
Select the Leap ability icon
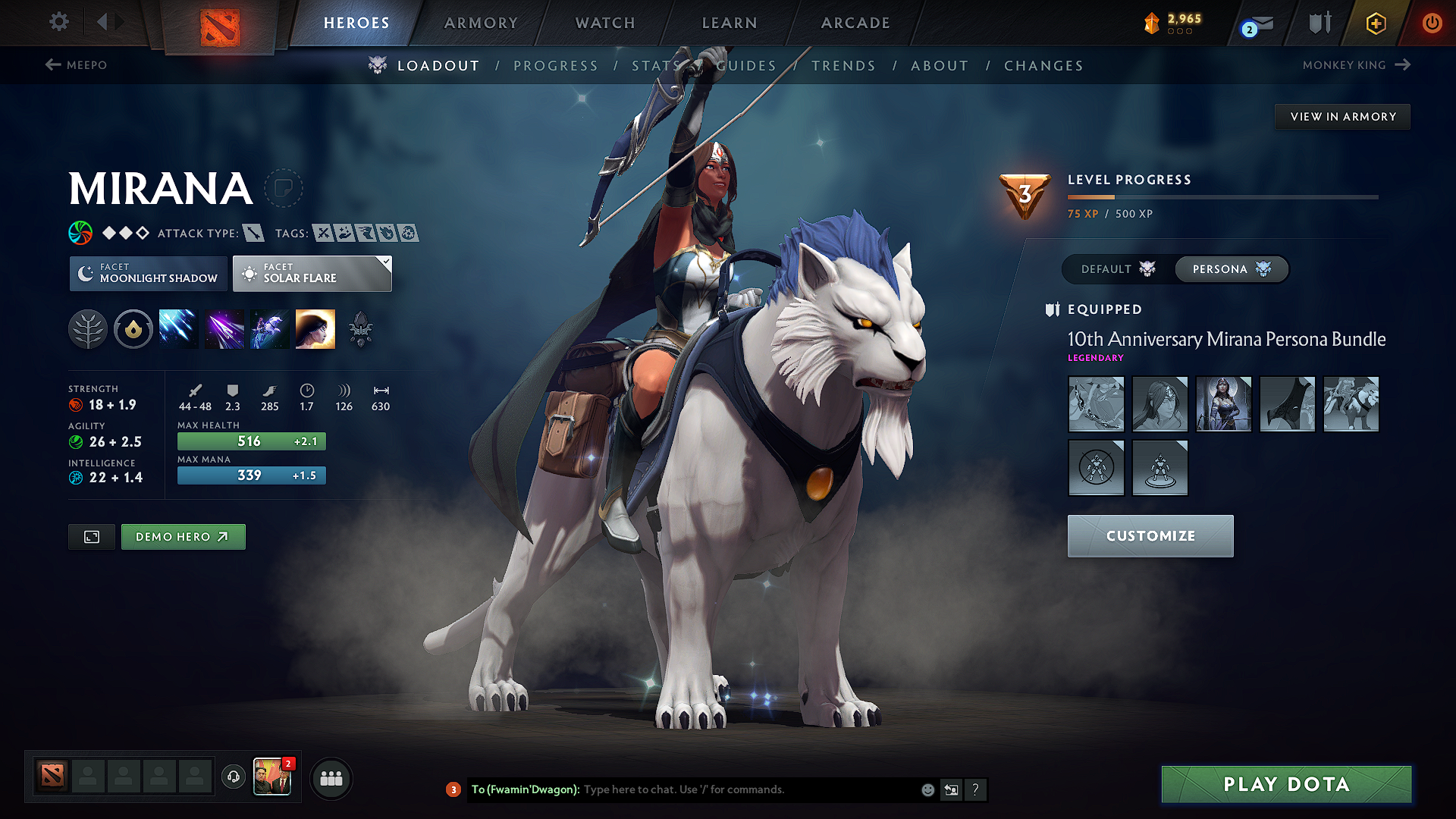point(270,328)
